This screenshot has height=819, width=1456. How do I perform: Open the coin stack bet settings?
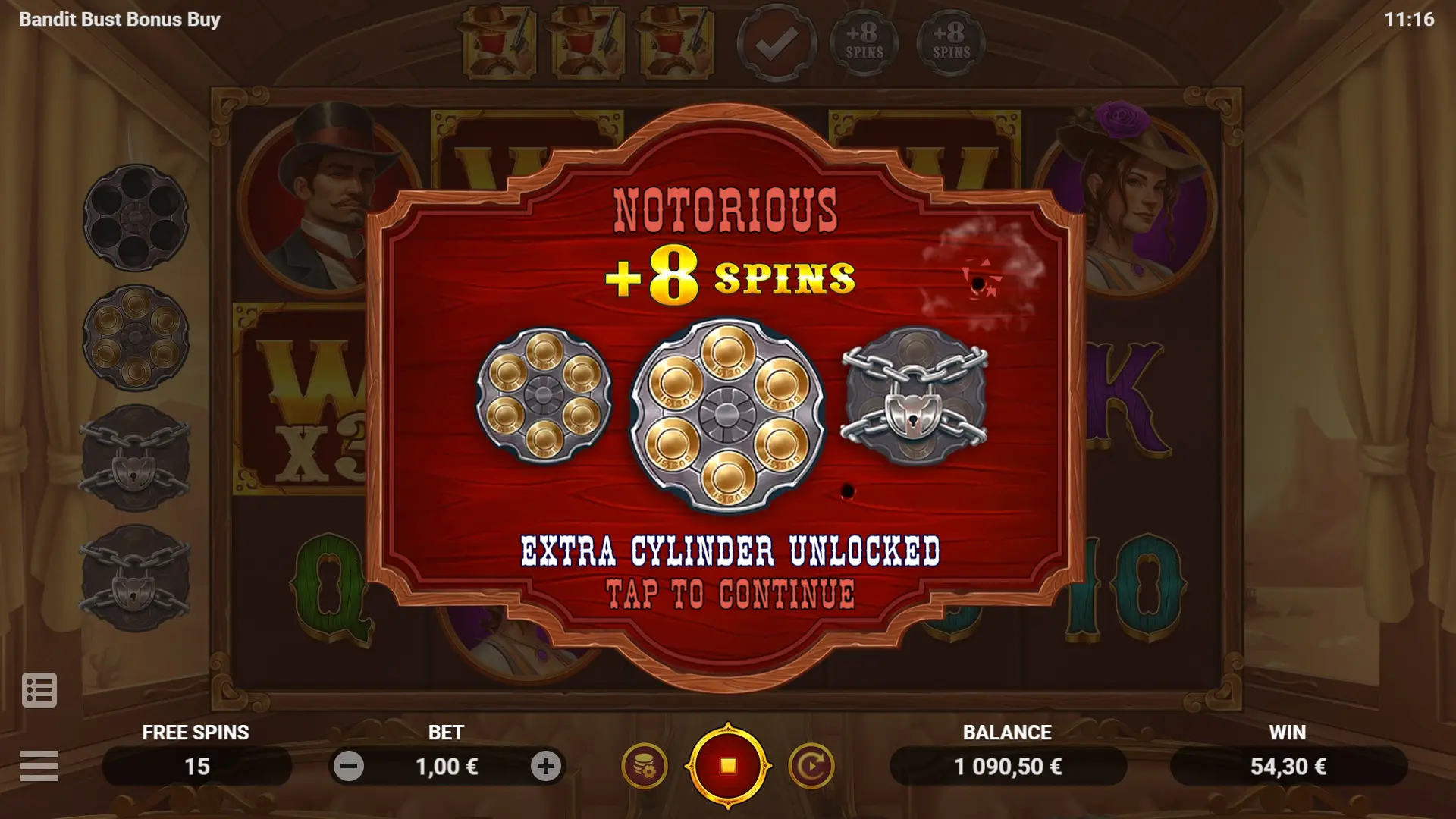click(x=645, y=766)
